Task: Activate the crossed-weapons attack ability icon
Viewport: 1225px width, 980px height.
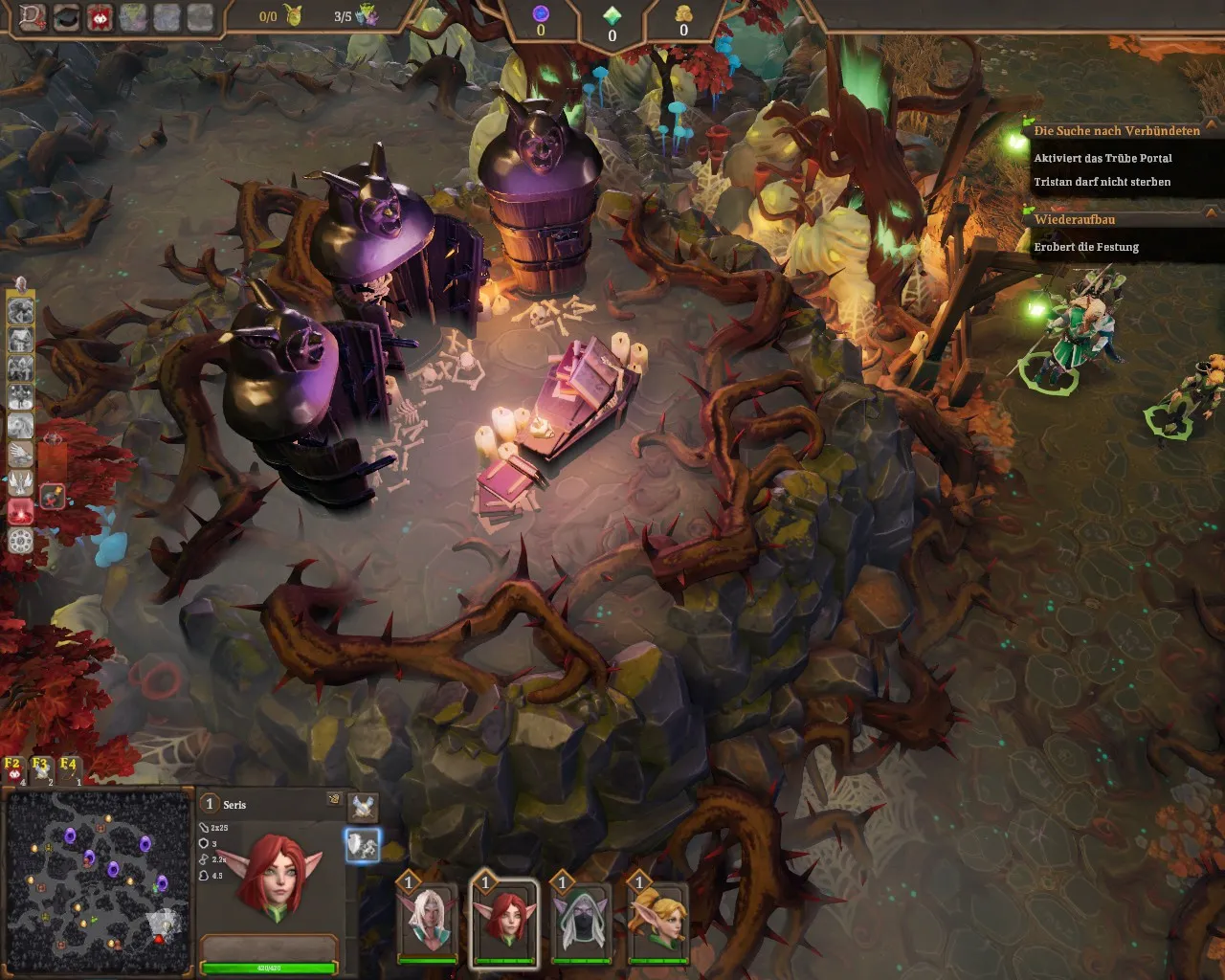Action: coord(362,806)
